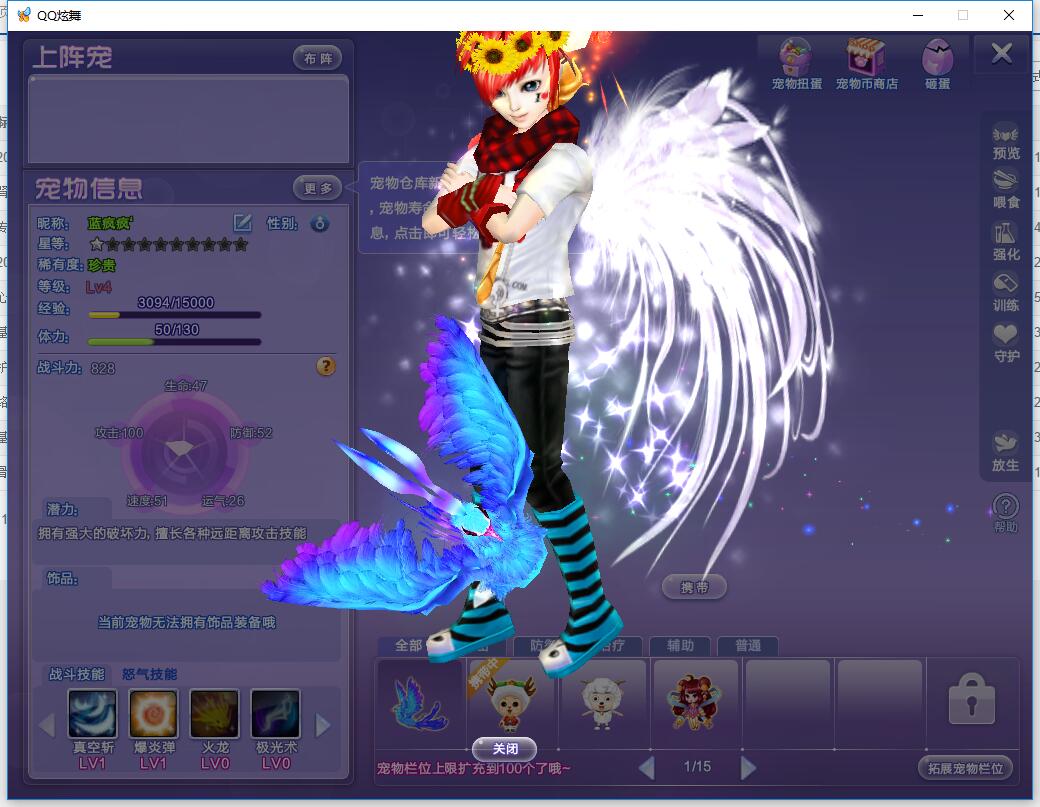Screen dimensions: 1040x807
Task: Close the pet window with X
Action: [x=1001, y=54]
